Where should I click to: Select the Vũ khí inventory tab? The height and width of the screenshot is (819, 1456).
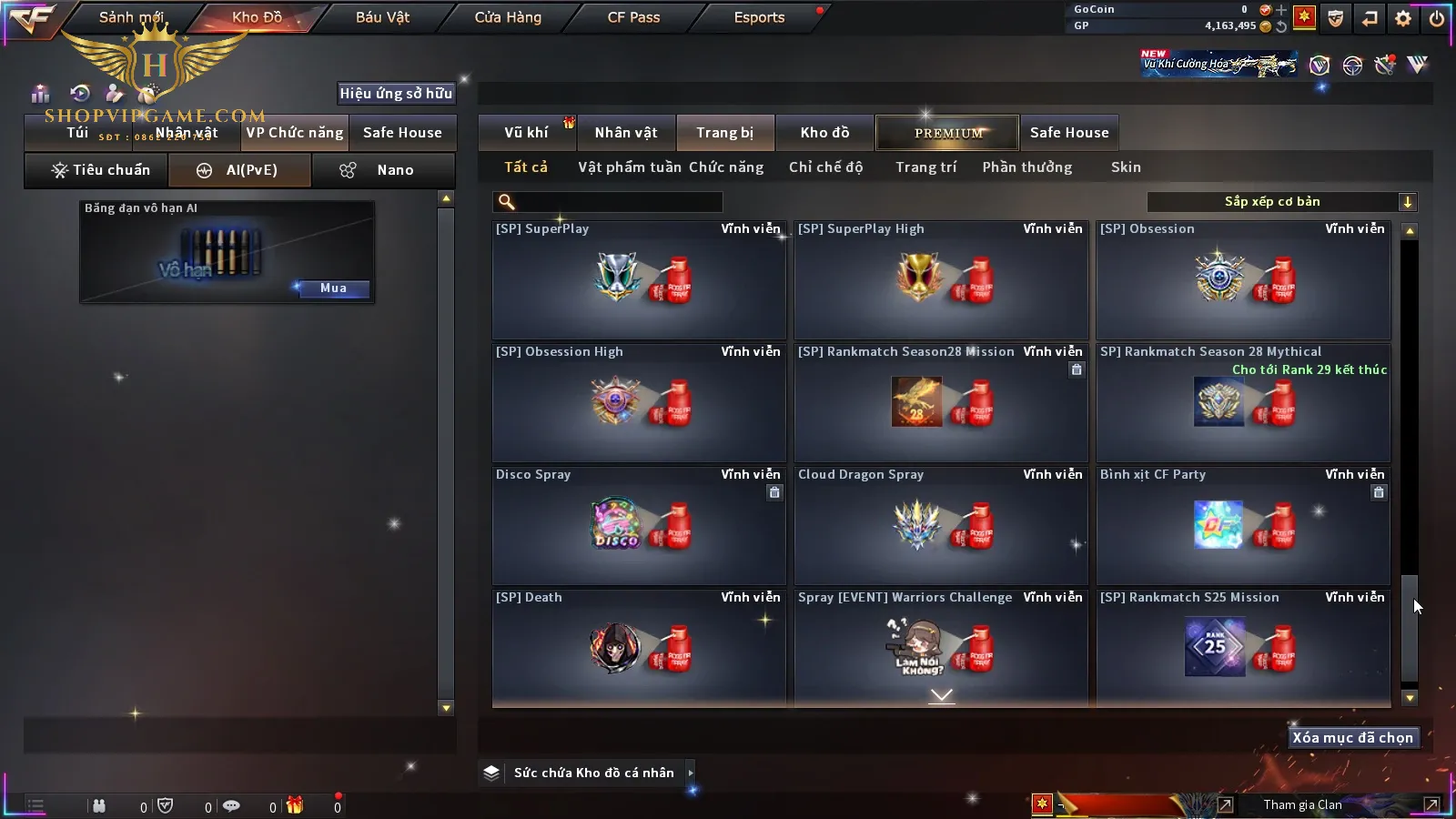[526, 133]
